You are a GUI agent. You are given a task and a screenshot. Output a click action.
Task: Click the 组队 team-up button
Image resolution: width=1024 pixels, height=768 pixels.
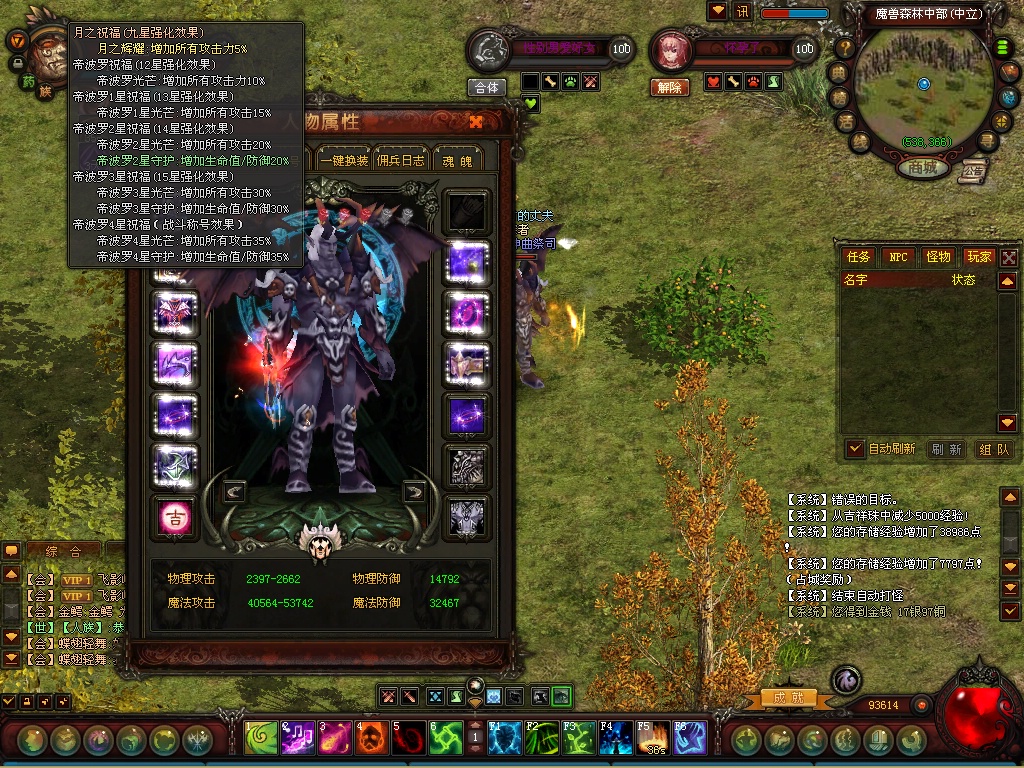(x=993, y=450)
